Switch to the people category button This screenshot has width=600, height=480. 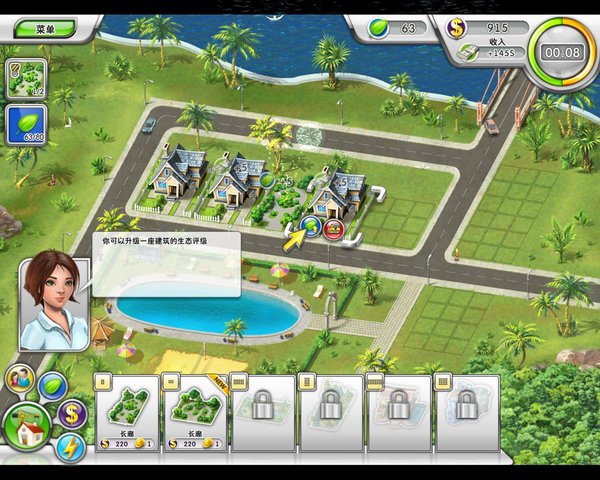[20, 378]
